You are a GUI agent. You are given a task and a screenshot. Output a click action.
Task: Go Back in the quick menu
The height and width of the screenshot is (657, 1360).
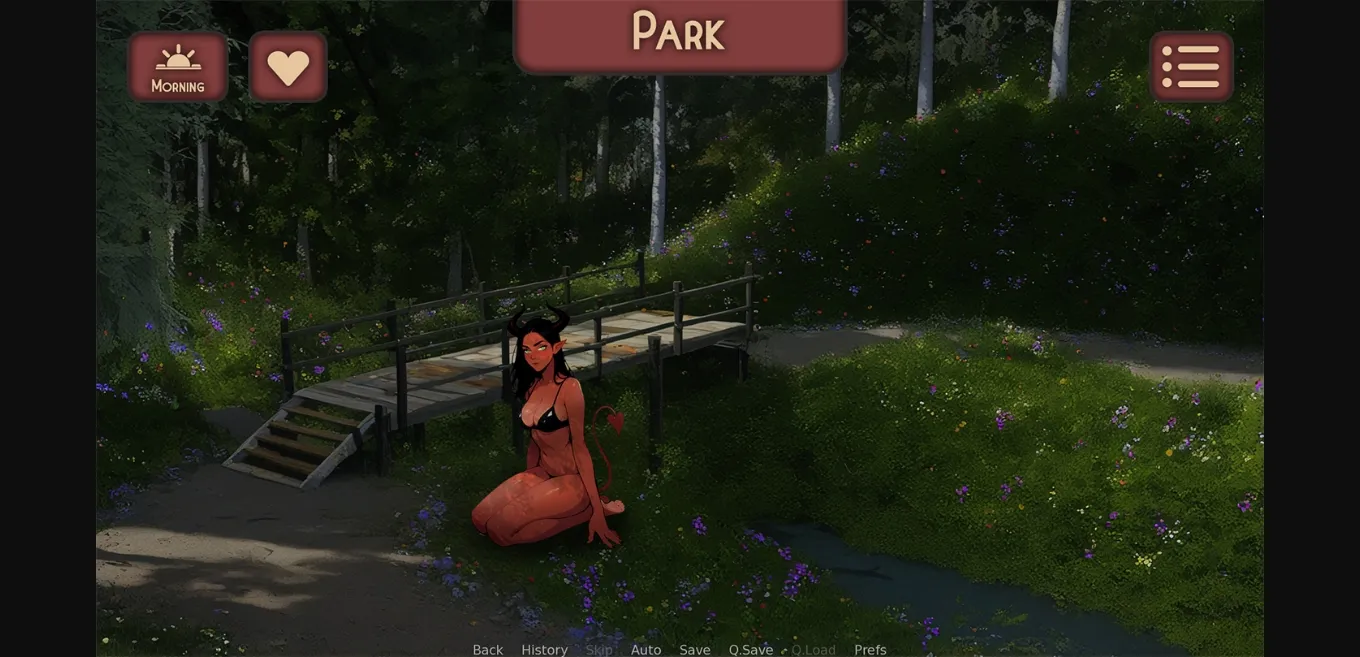point(487,650)
